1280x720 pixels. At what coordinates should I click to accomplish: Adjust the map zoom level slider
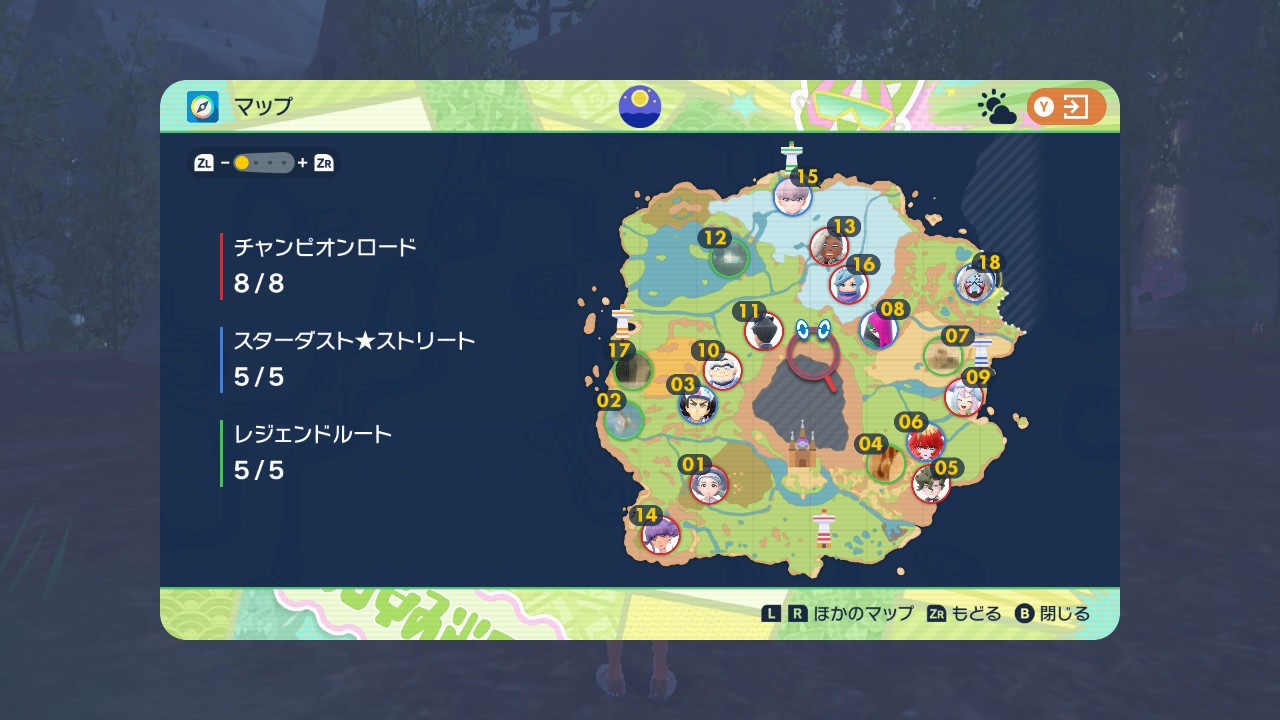tap(264, 163)
